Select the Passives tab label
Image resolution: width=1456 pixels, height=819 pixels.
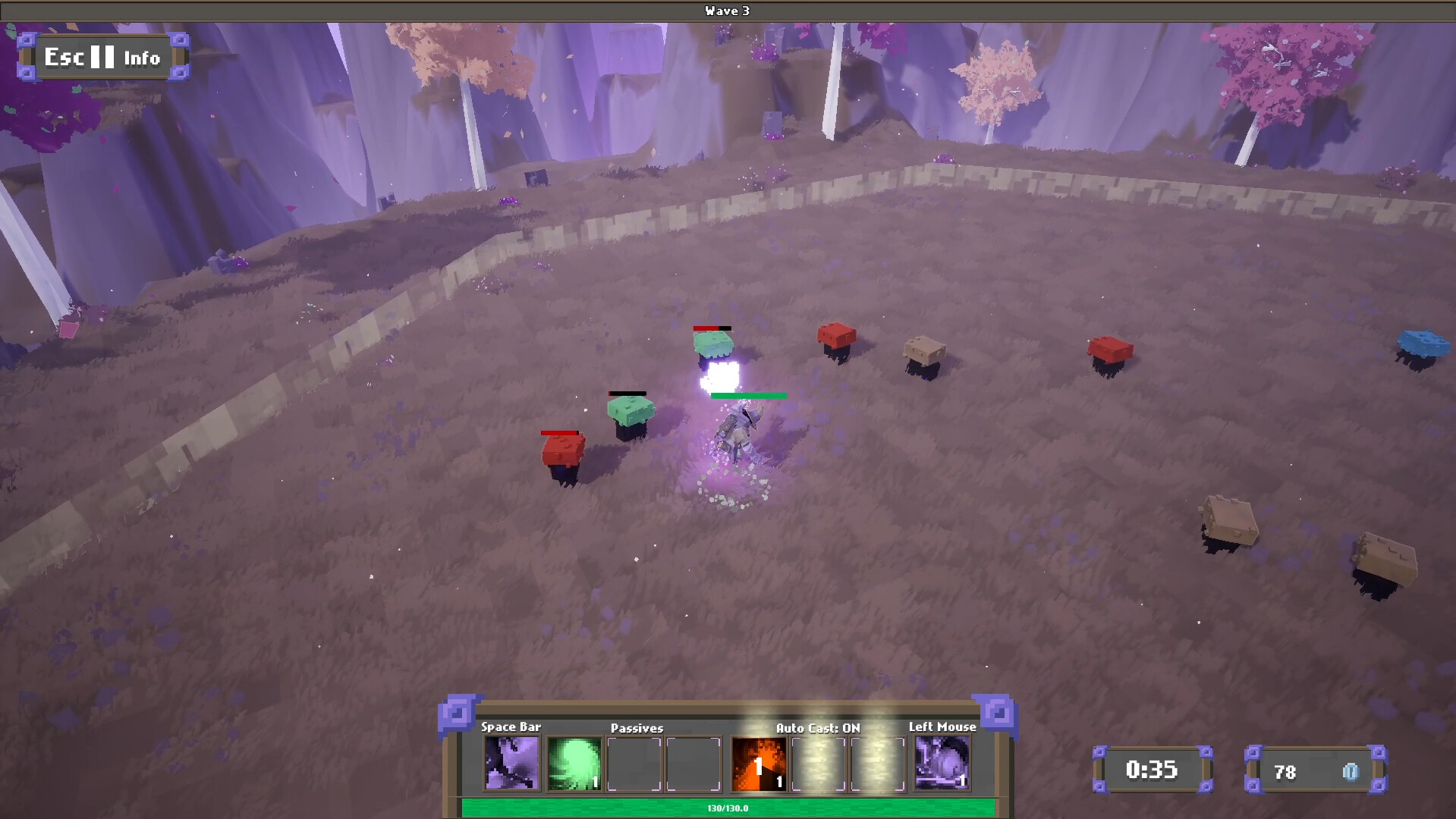637,727
